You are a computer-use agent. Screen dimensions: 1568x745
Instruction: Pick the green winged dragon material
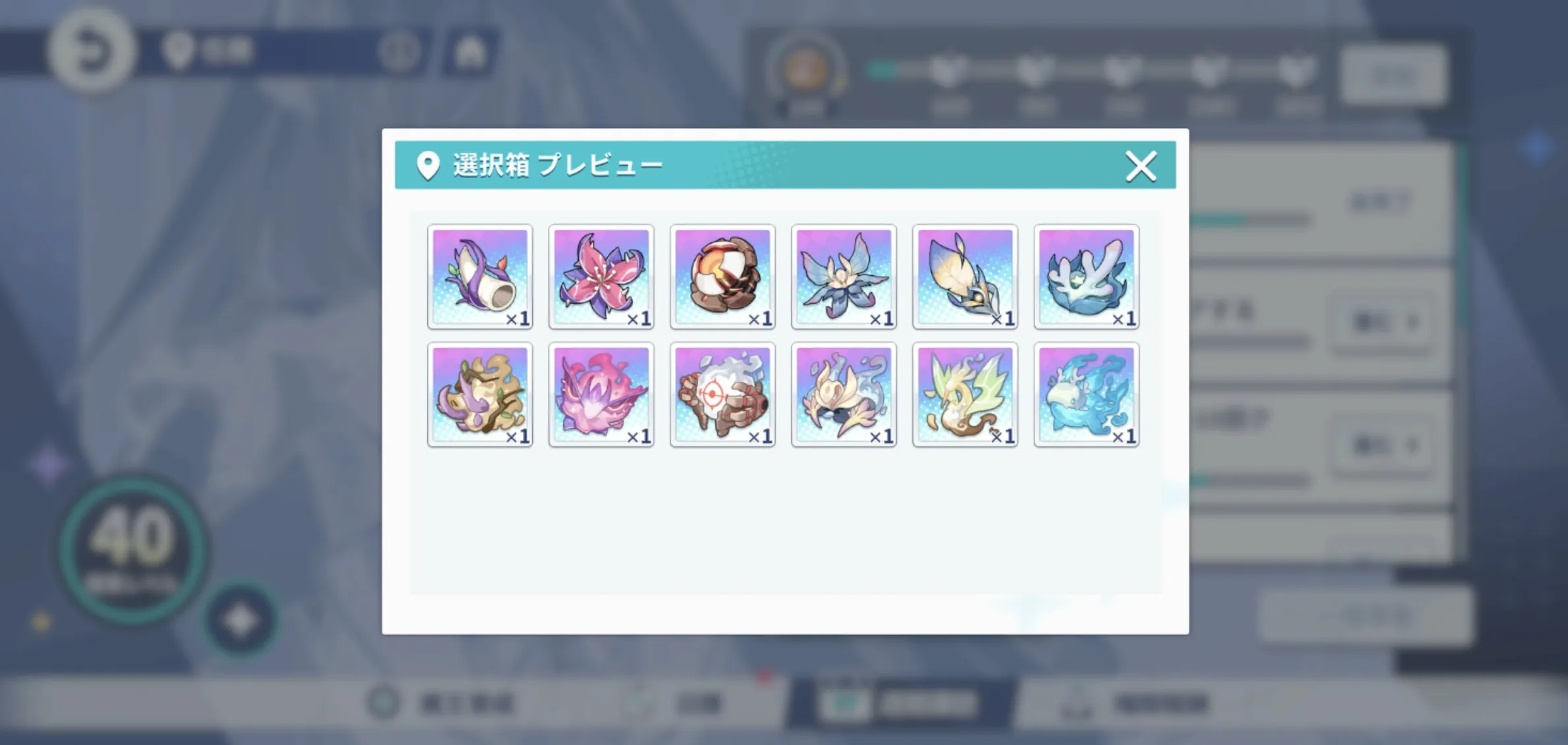[965, 394]
